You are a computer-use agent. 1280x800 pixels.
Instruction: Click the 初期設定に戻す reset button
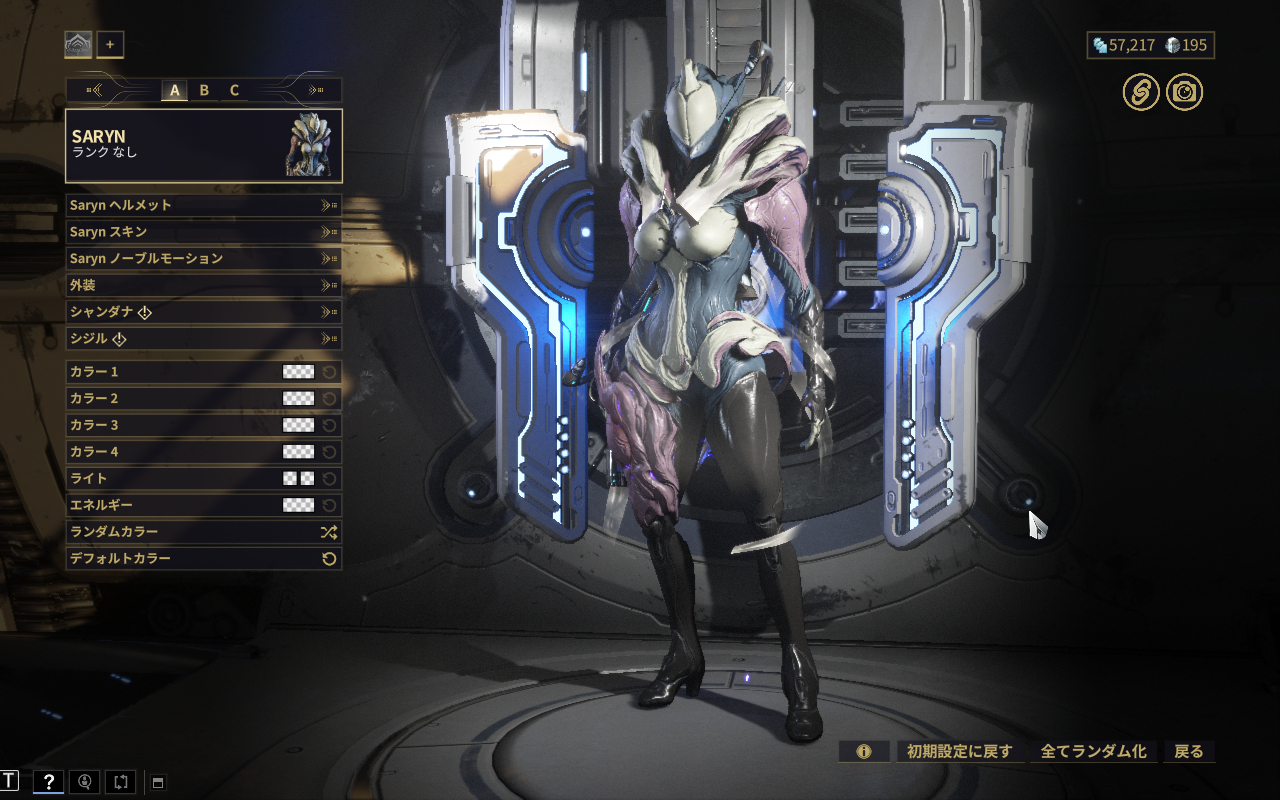pos(959,751)
